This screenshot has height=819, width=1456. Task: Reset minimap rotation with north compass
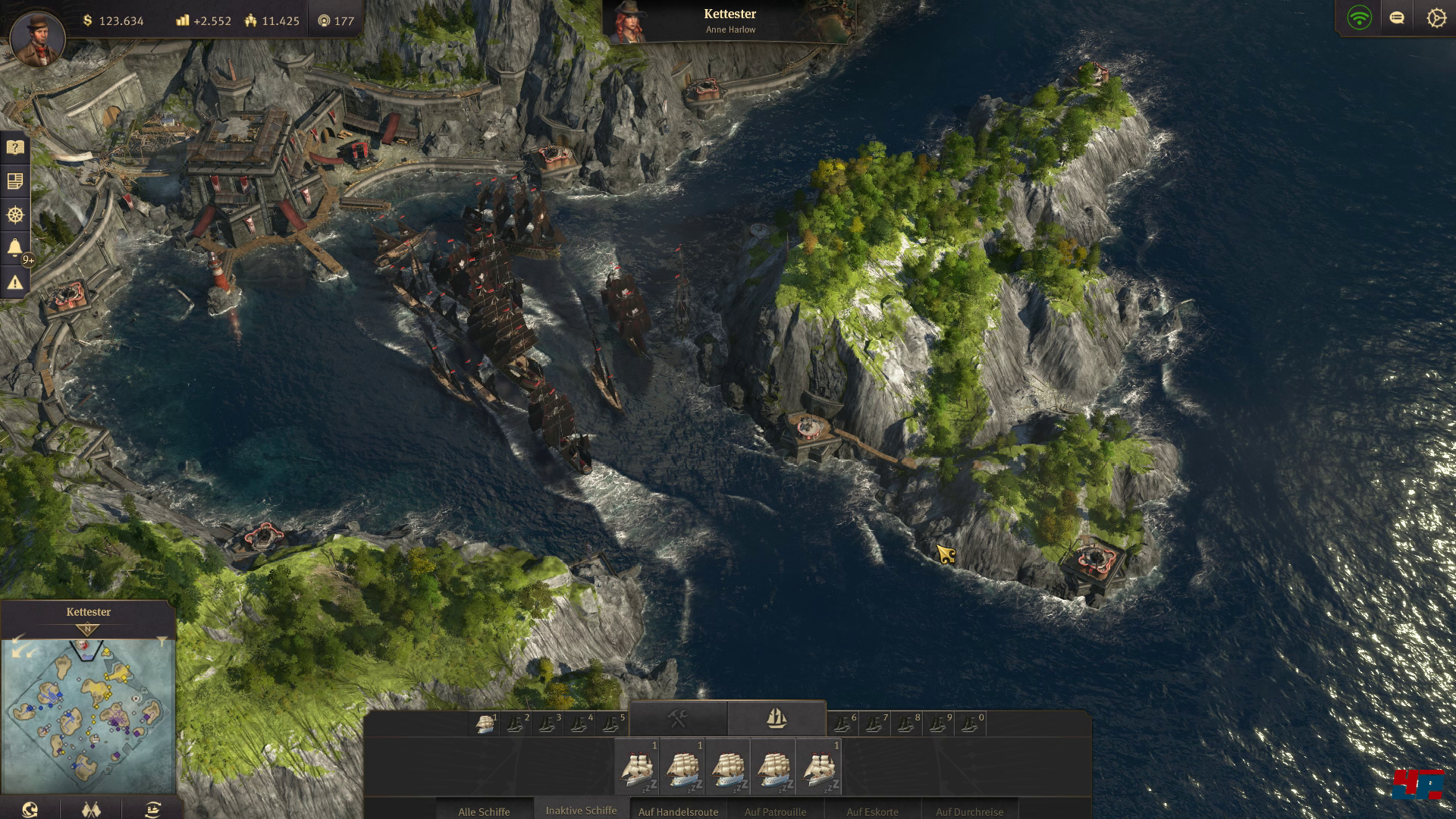tap(87, 629)
